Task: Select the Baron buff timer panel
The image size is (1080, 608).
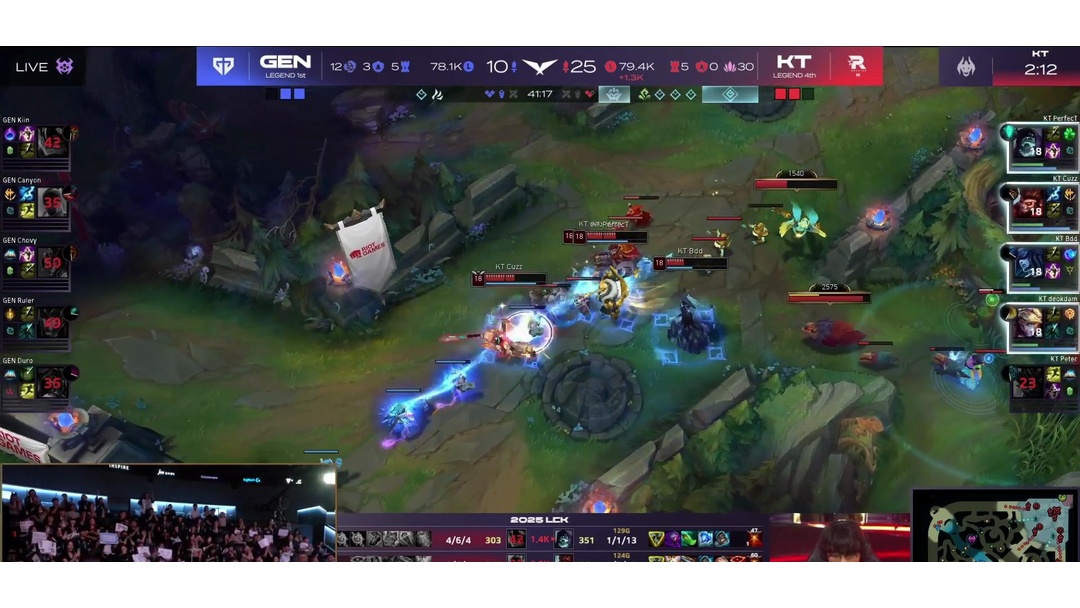Action: 1010,66
